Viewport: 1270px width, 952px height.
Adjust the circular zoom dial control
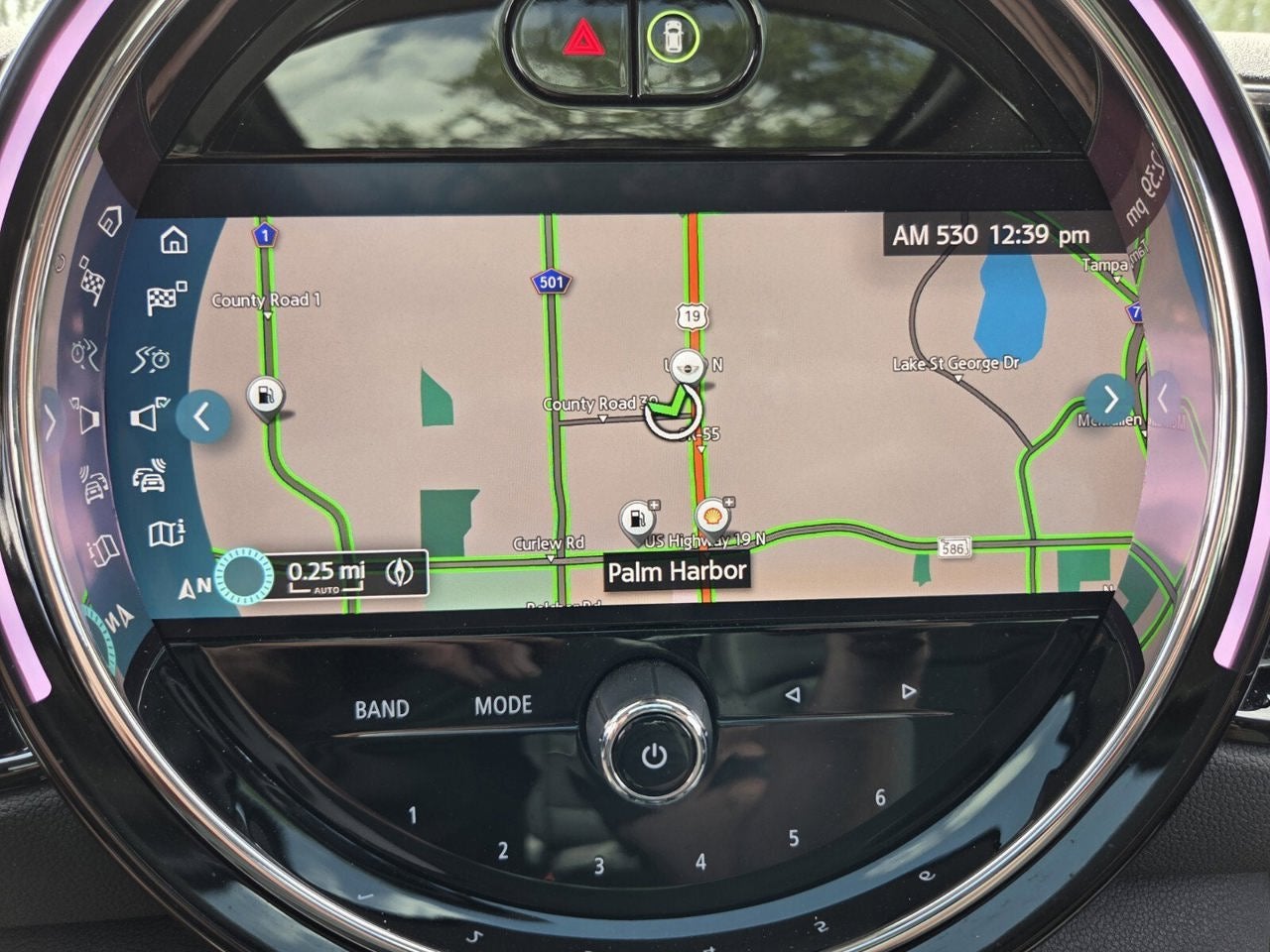(243, 574)
